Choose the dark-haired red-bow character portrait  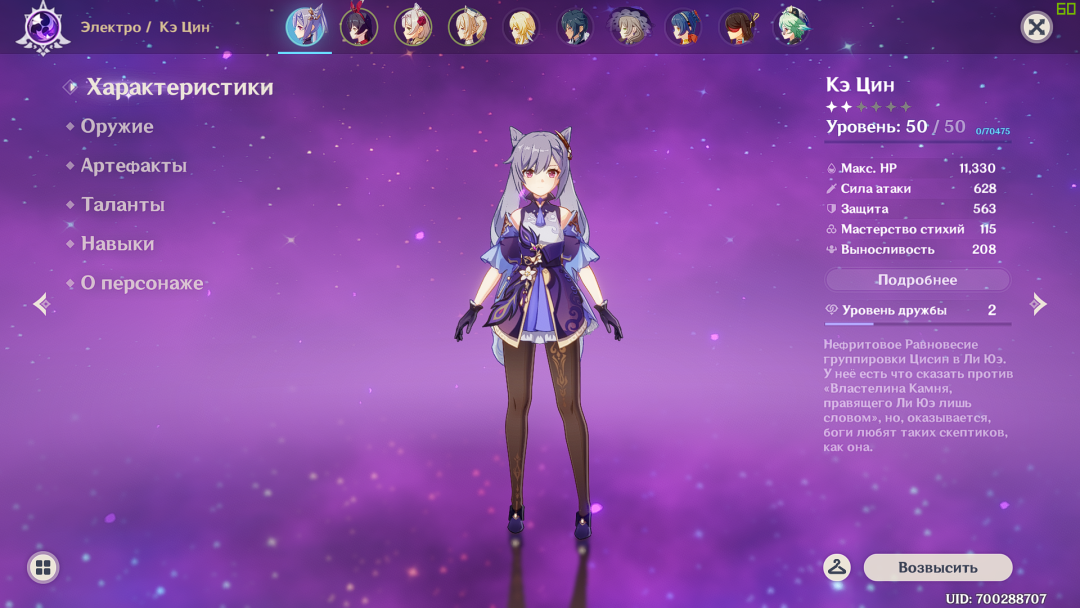(x=359, y=27)
